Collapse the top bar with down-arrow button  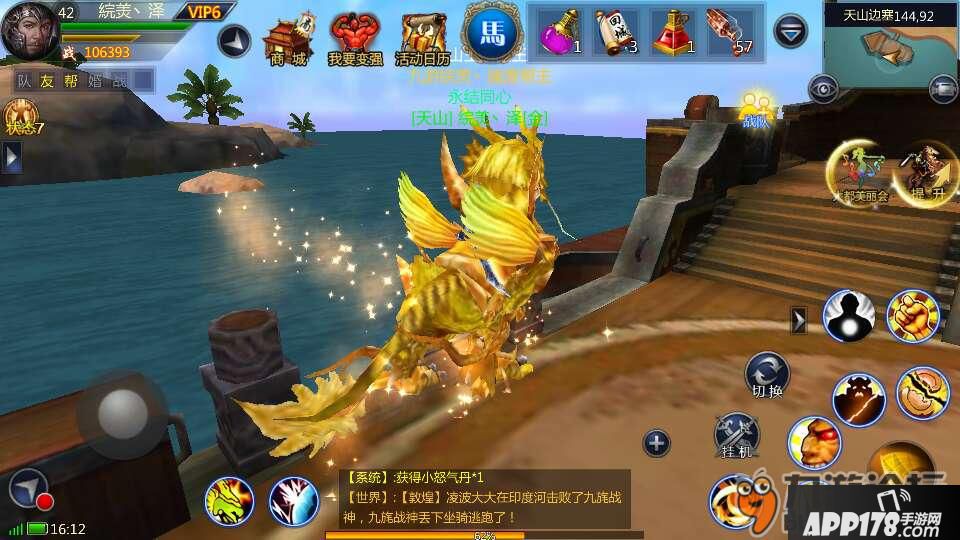(791, 30)
